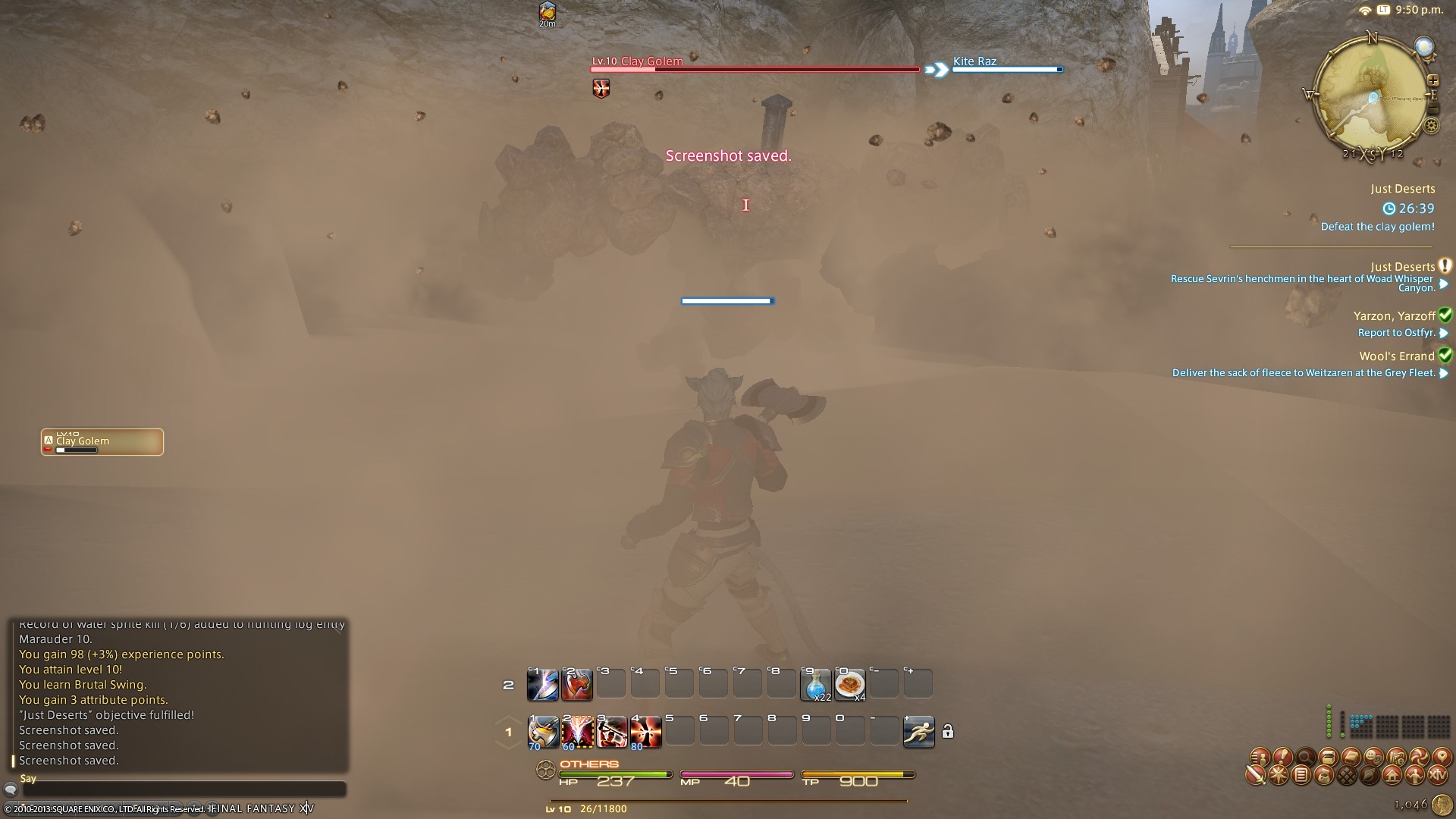Open the map pin menu icon
The height and width of the screenshot is (819, 1456).
[x=1441, y=757]
